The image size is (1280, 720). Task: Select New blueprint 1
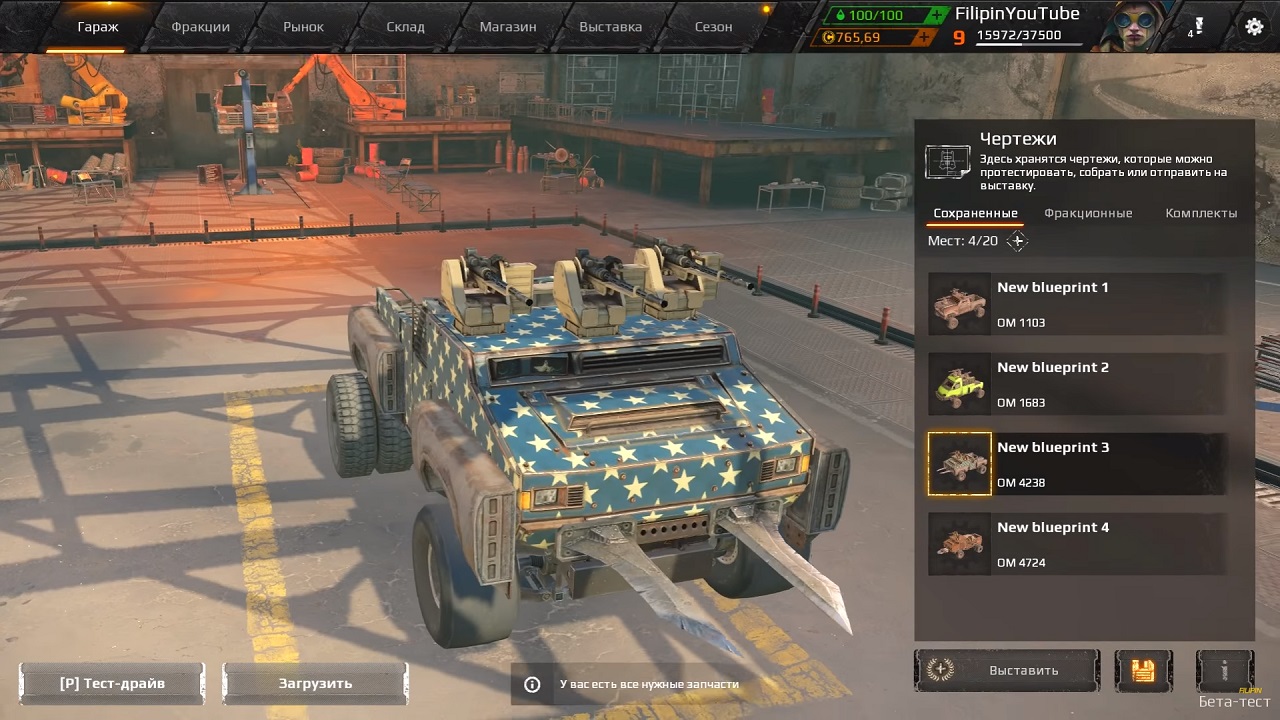[x=1076, y=303]
